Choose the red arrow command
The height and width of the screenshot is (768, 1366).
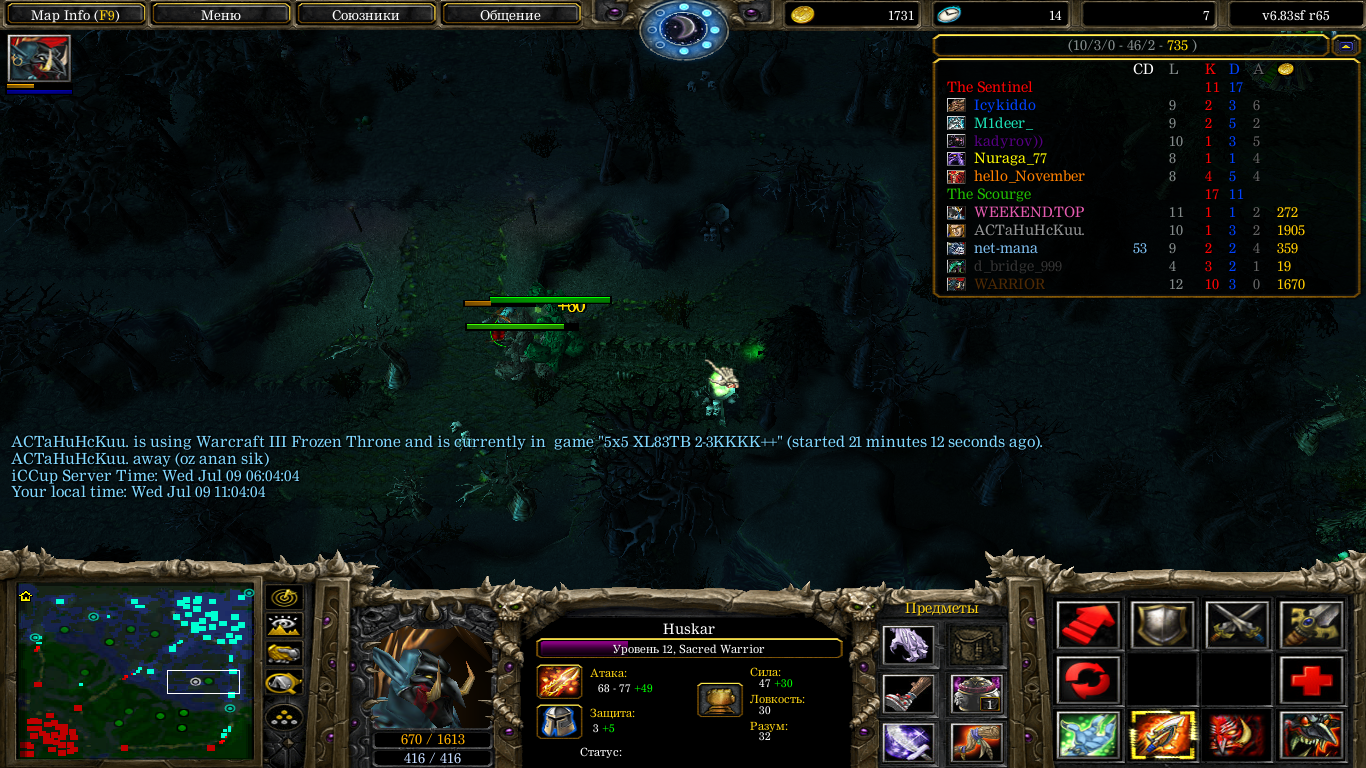point(1088,625)
